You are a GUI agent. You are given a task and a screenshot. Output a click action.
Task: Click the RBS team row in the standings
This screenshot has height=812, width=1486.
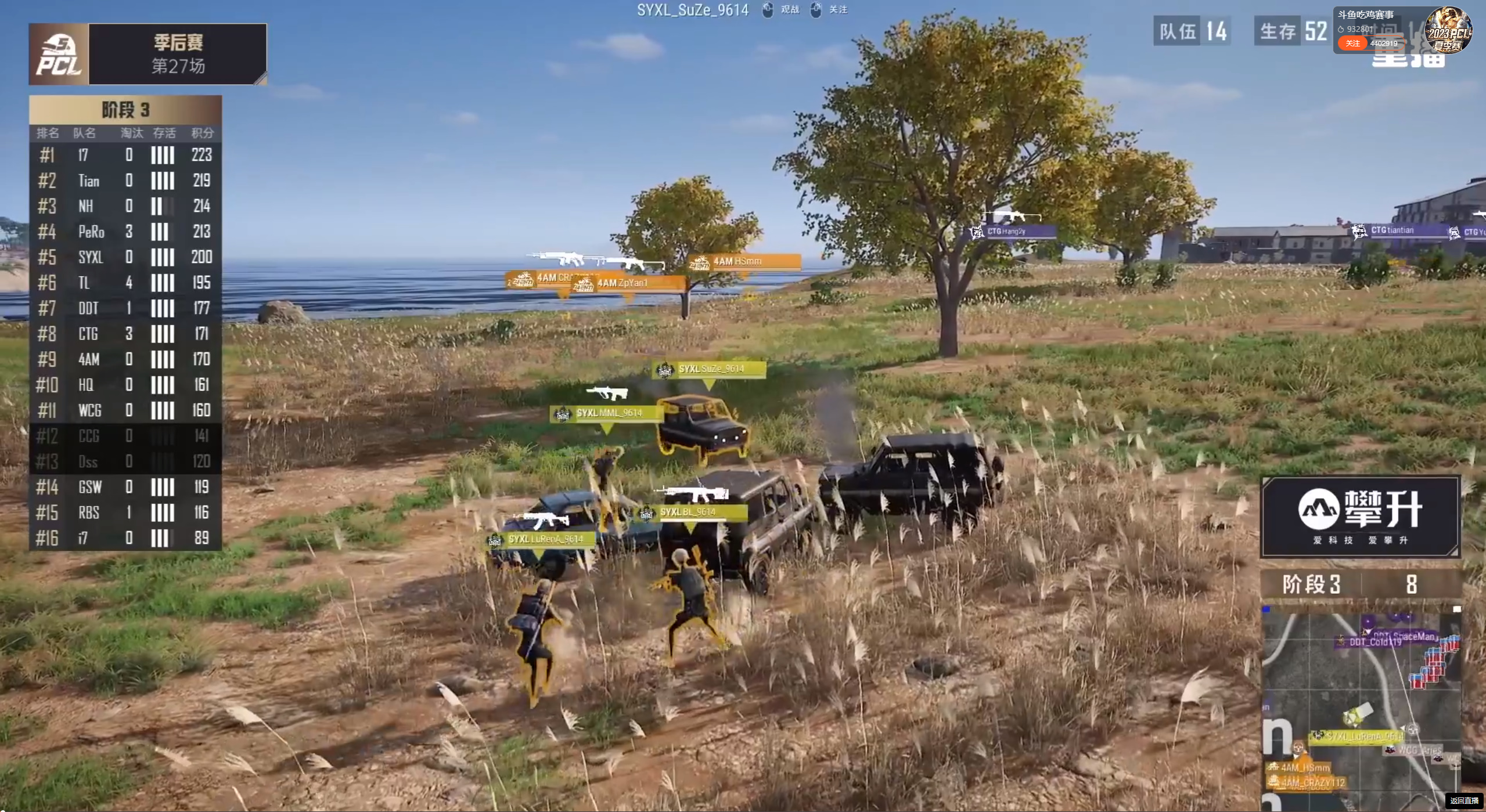pyautogui.click(x=125, y=513)
